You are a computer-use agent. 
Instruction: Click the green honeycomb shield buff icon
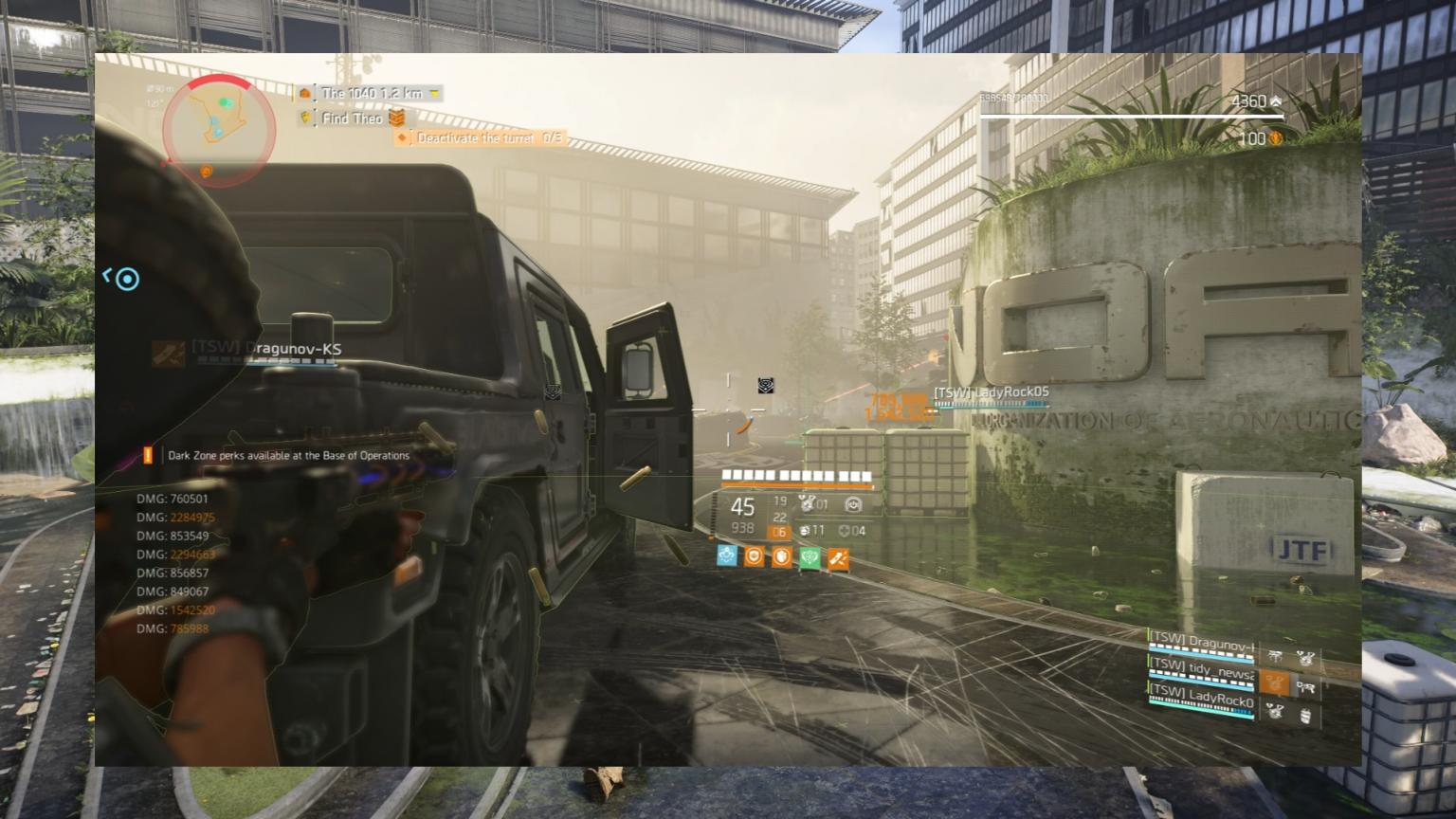(810, 558)
